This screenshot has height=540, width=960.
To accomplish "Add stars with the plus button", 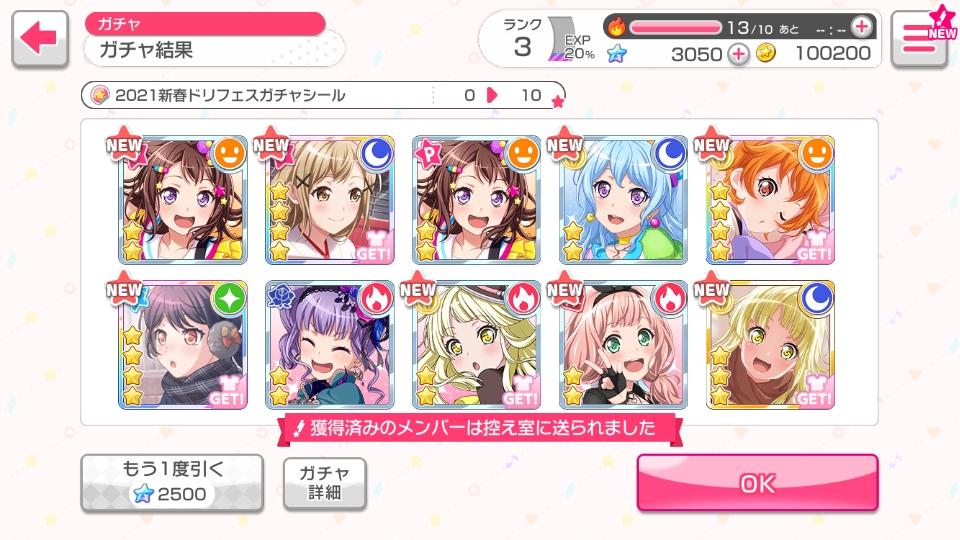I will 738,54.
